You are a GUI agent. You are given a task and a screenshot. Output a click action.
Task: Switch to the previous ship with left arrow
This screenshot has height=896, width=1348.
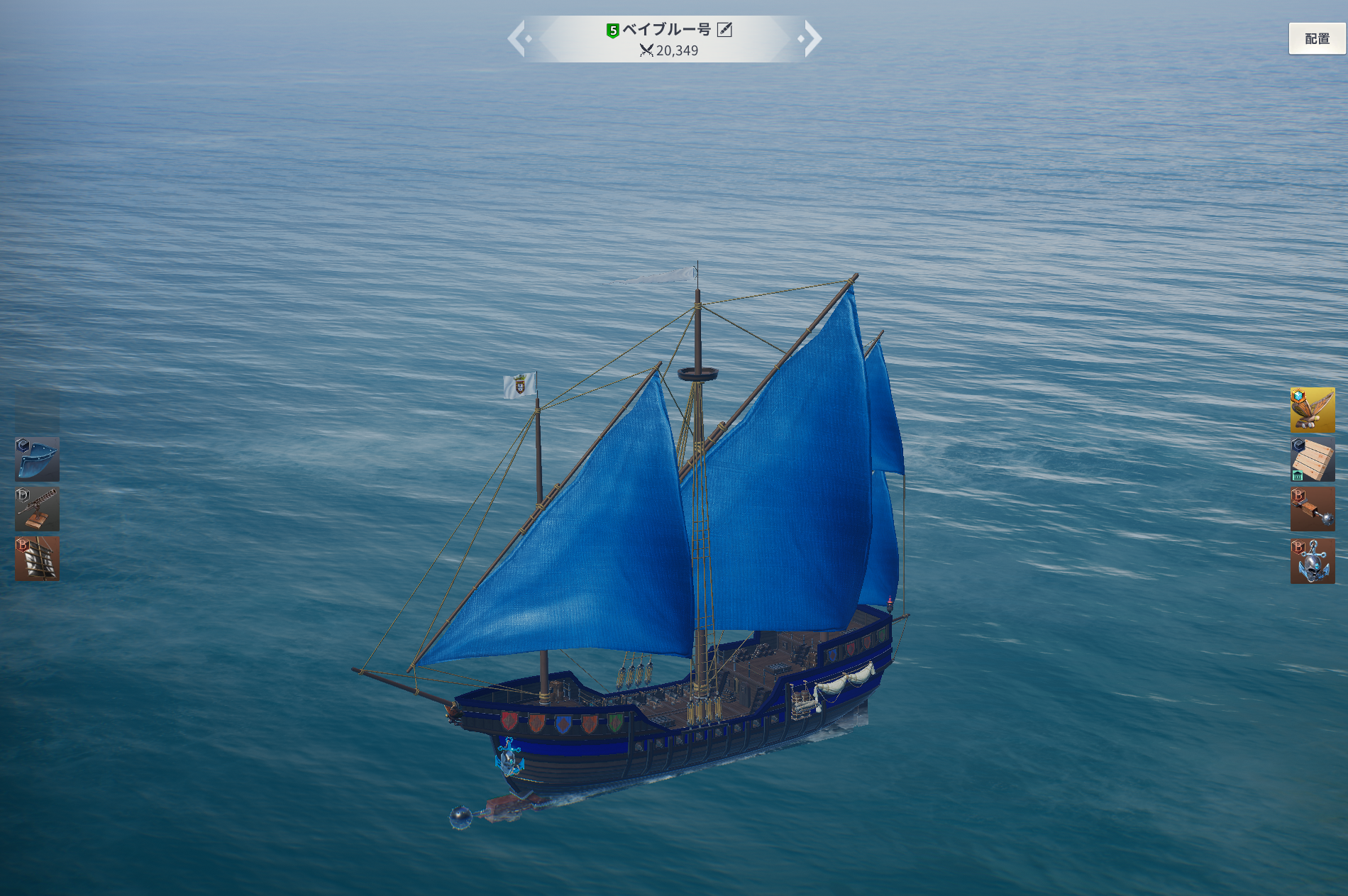pos(517,38)
